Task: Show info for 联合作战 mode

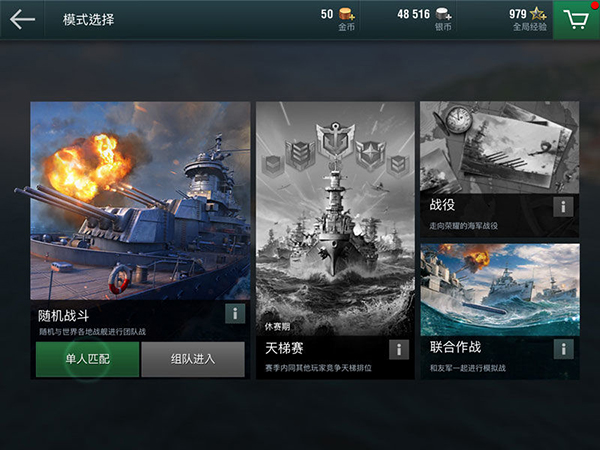Action: (x=563, y=349)
